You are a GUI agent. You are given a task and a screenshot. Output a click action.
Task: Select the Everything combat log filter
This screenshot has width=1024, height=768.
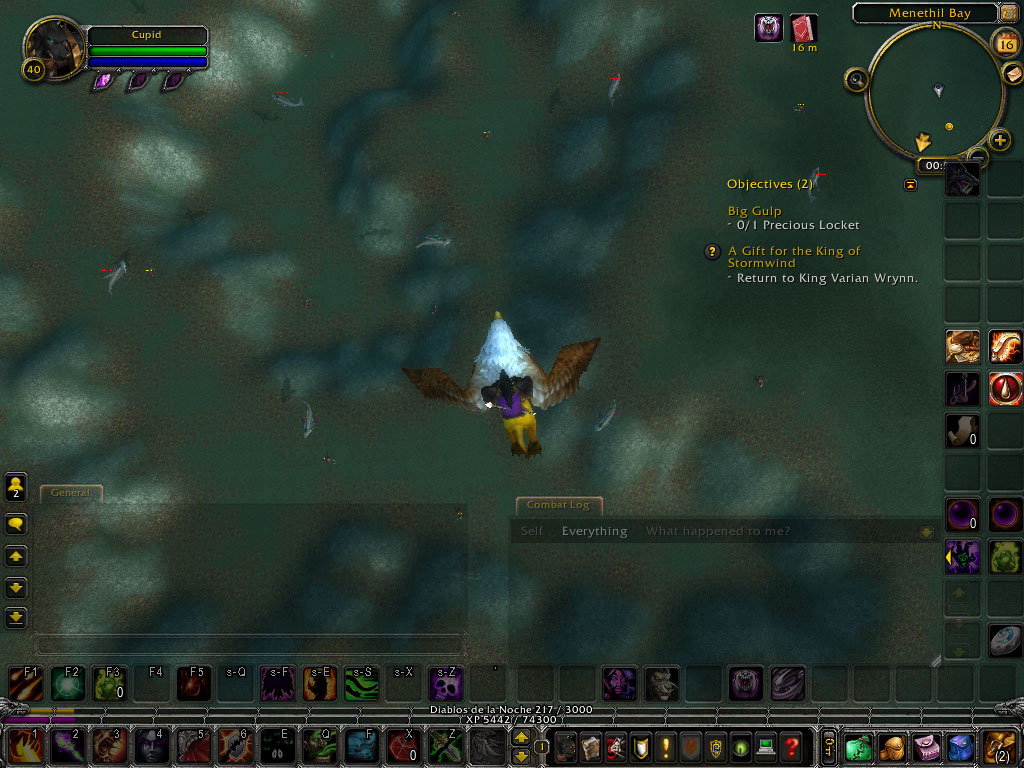coord(594,531)
